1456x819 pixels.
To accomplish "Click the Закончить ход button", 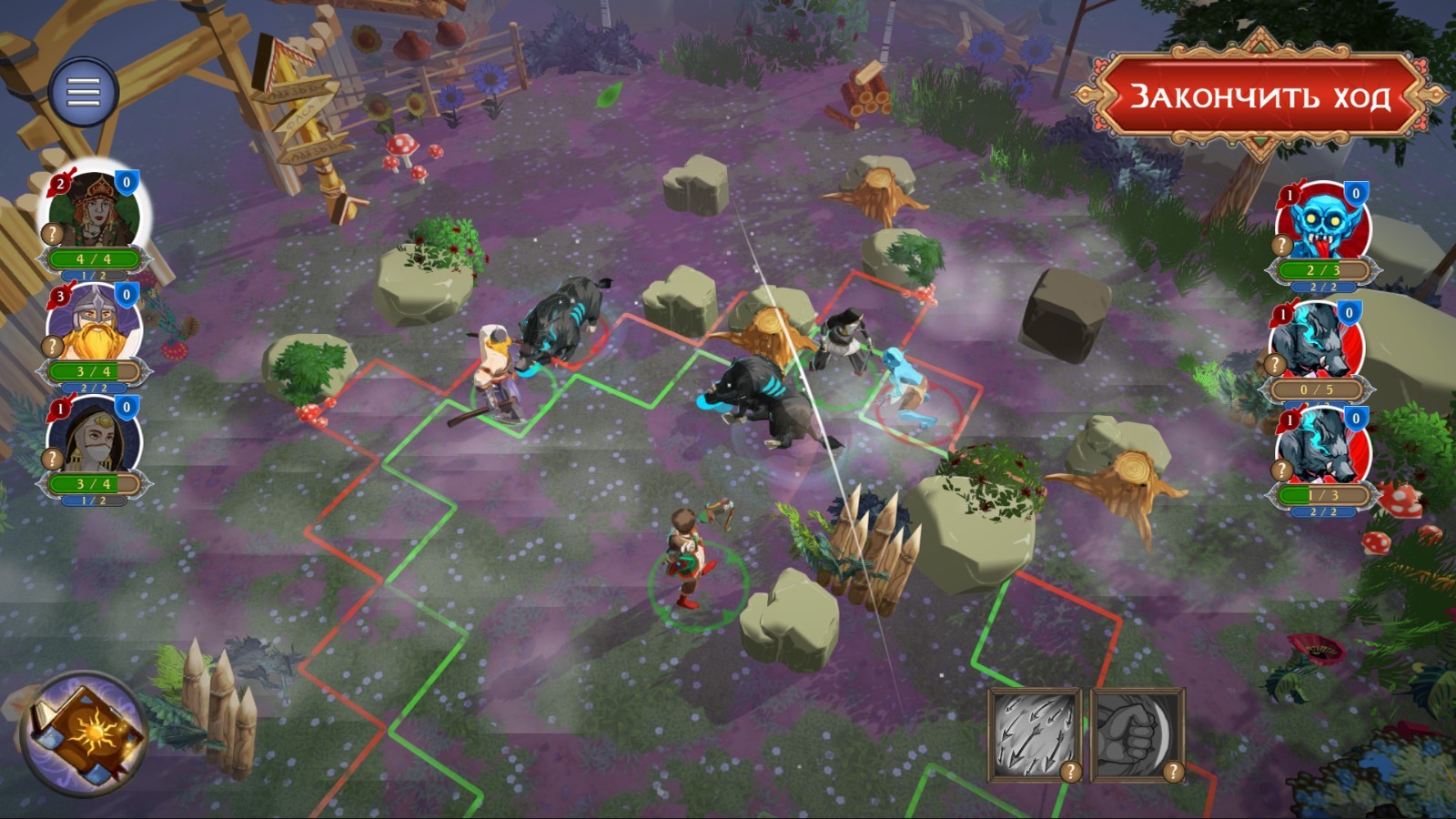I will (x=1259, y=96).
